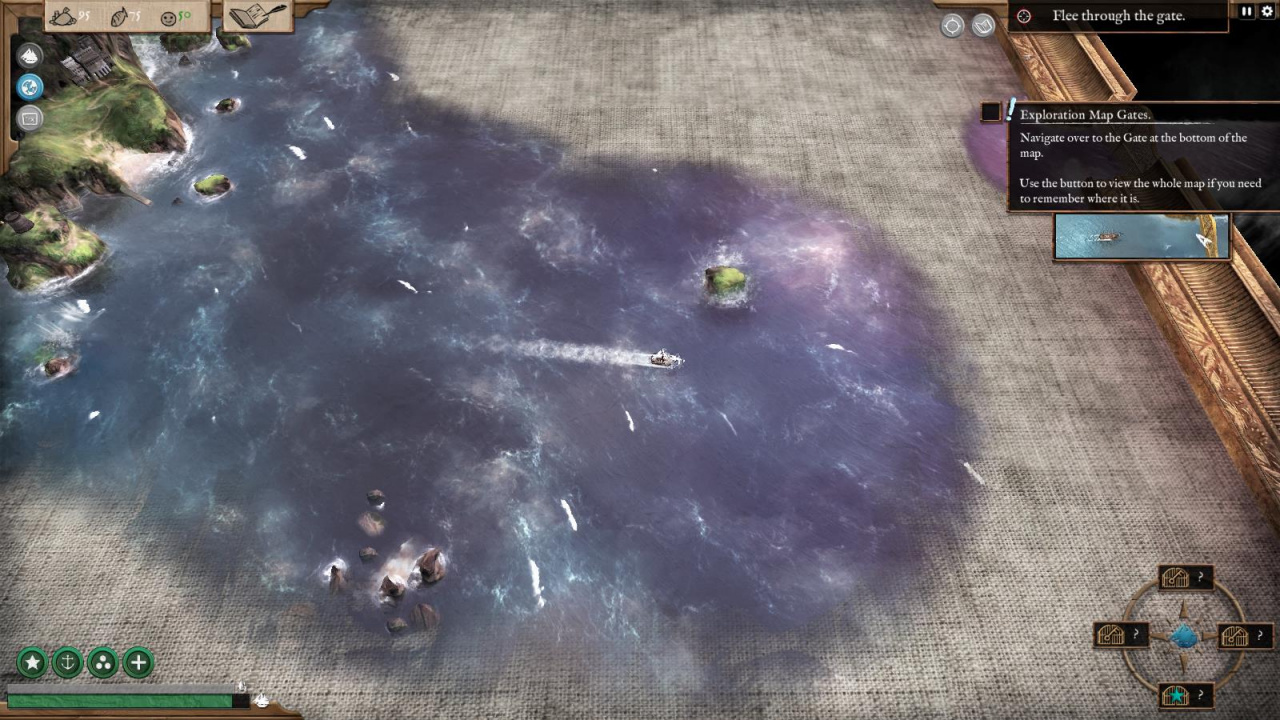Toggle the blue globe map button
Screen dimensions: 1280x720
click(x=30, y=86)
